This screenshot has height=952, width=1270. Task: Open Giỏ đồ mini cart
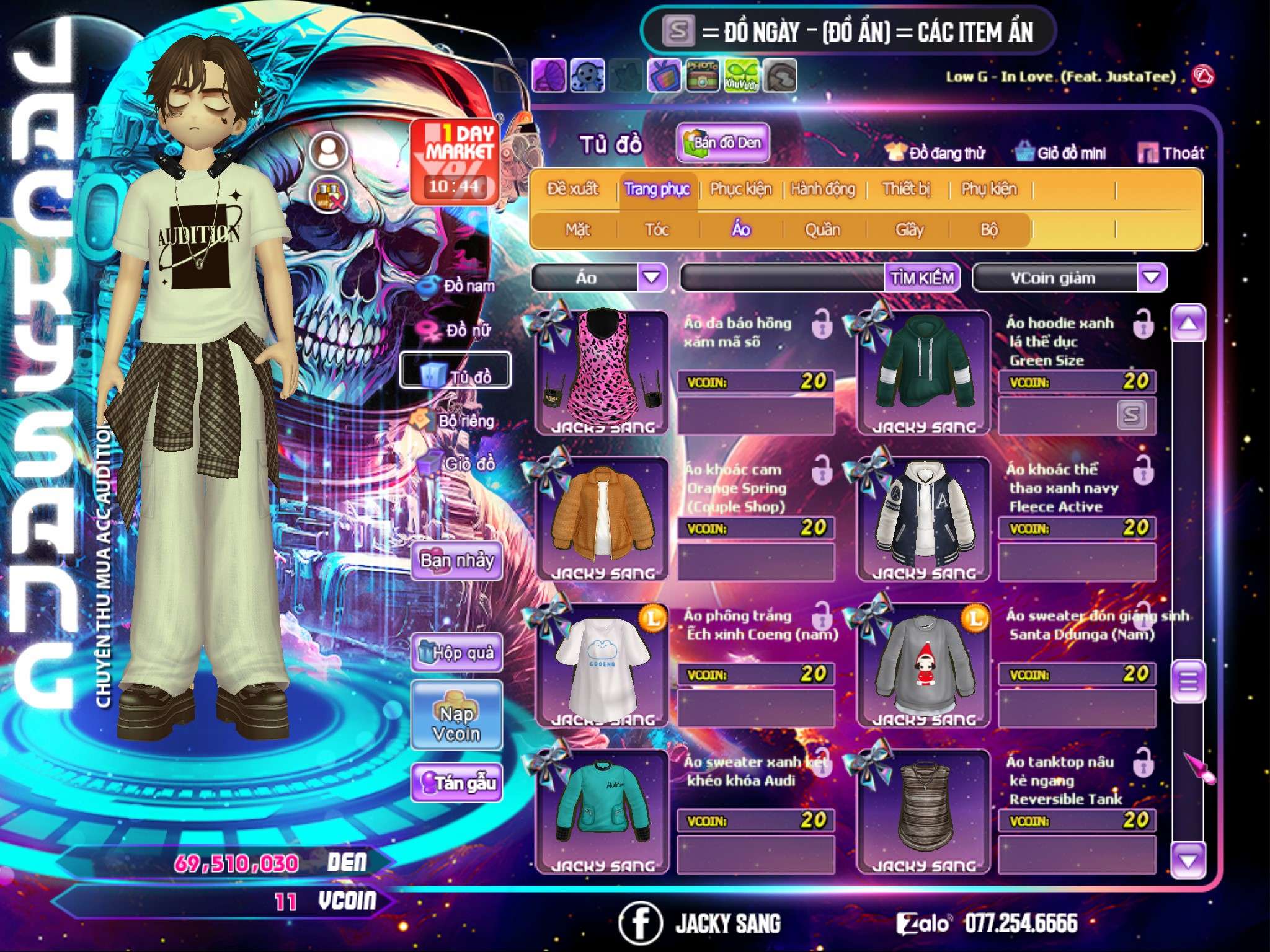tap(1061, 152)
